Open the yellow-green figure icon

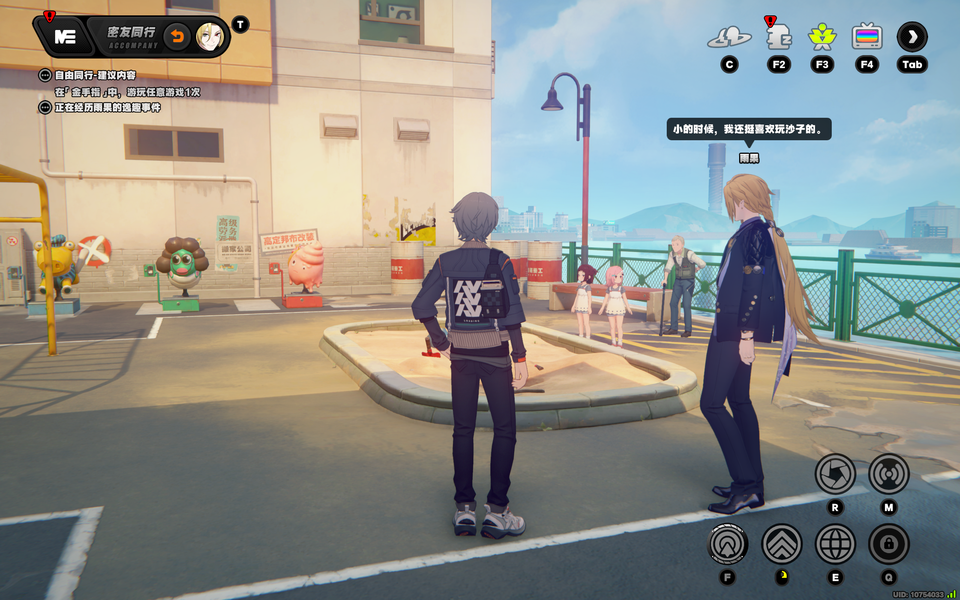coord(822,37)
